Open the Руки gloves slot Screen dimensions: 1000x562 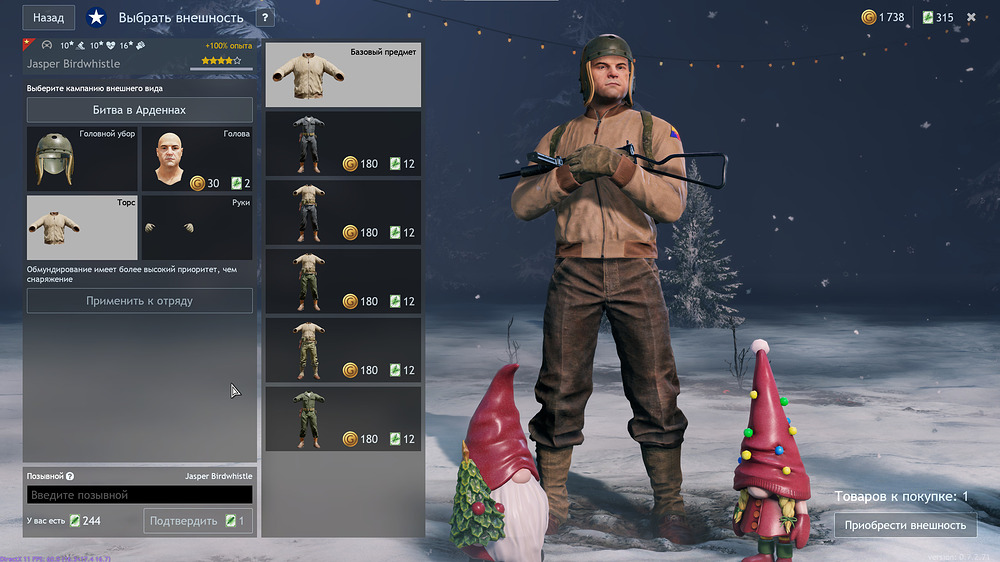tap(196, 227)
